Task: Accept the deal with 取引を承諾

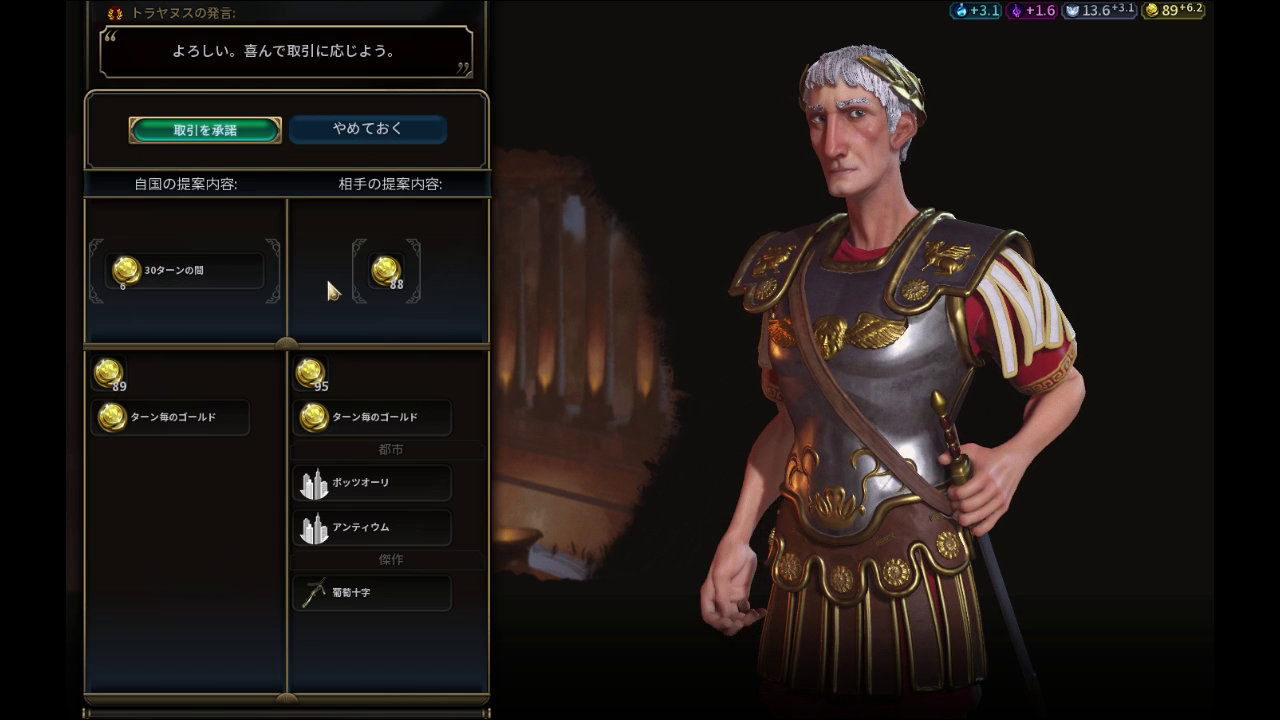Action: pyautogui.click(x=205, y=130)
